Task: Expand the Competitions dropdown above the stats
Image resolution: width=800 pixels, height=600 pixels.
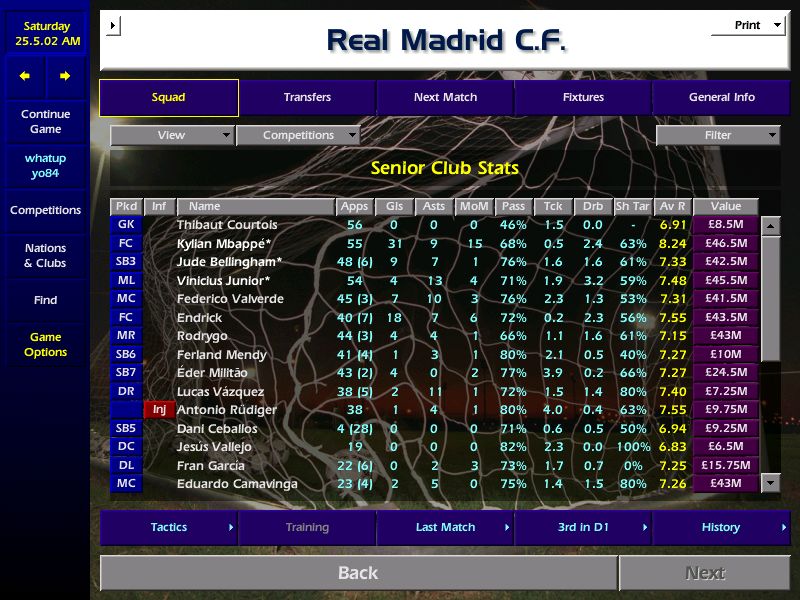Action: (x=298, y=135)
